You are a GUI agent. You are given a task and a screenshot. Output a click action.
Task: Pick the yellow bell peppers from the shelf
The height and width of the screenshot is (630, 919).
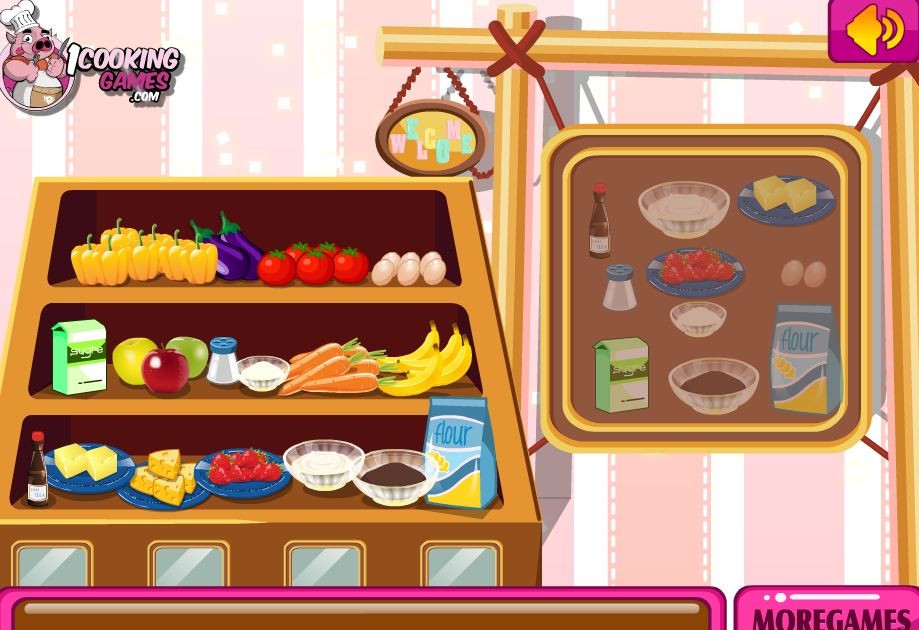pyautogui.click(x=143, y=255)
